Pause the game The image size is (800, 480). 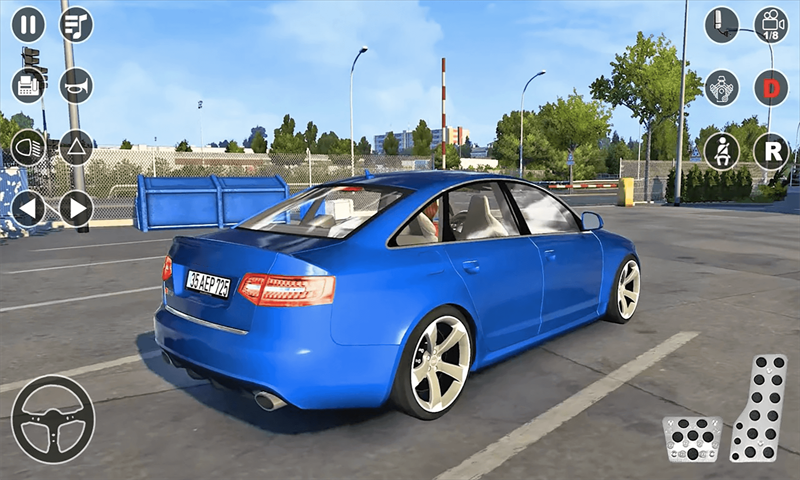28,24
